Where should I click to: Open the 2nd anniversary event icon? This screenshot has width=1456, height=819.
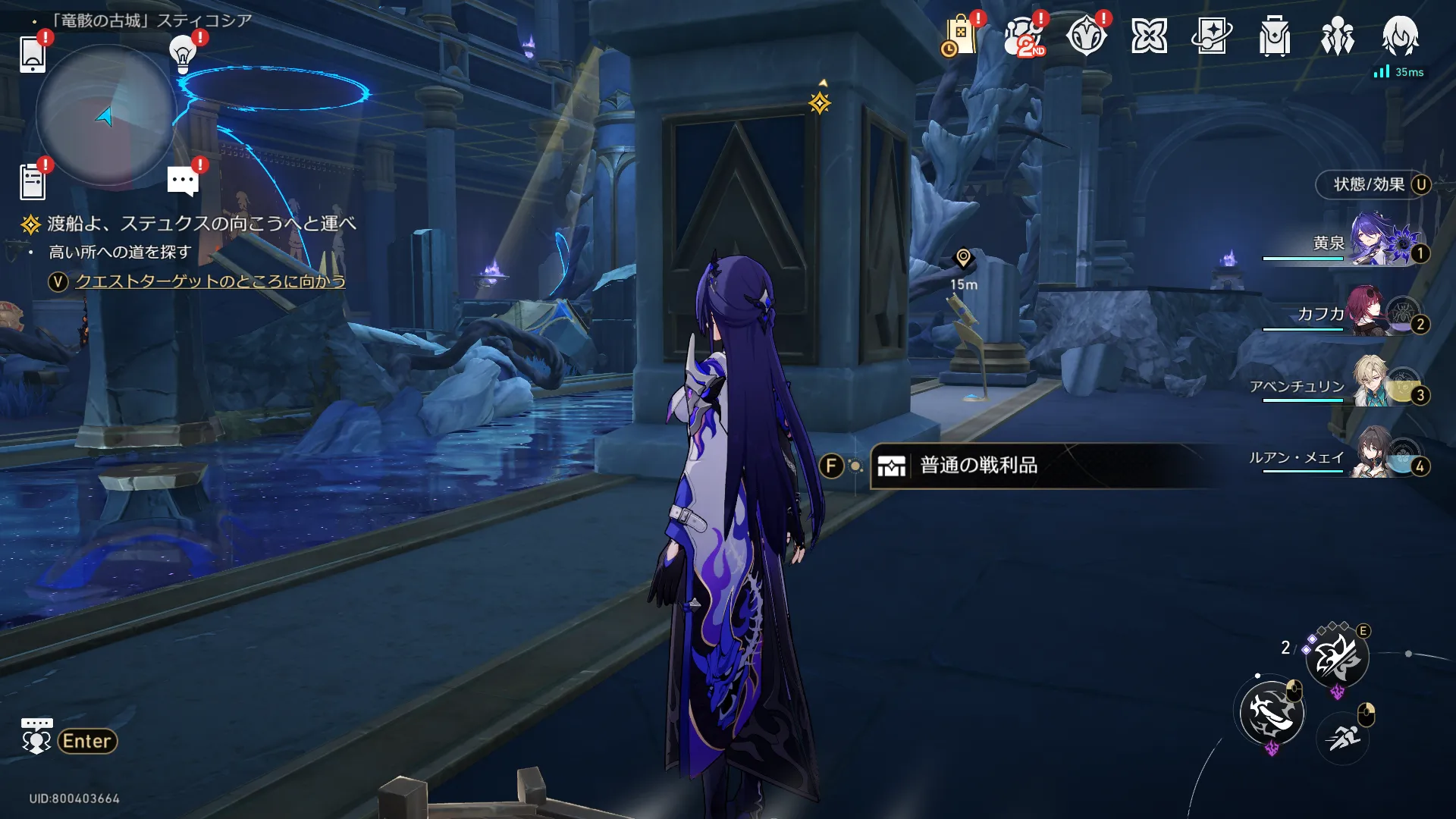pos(1023,36)
